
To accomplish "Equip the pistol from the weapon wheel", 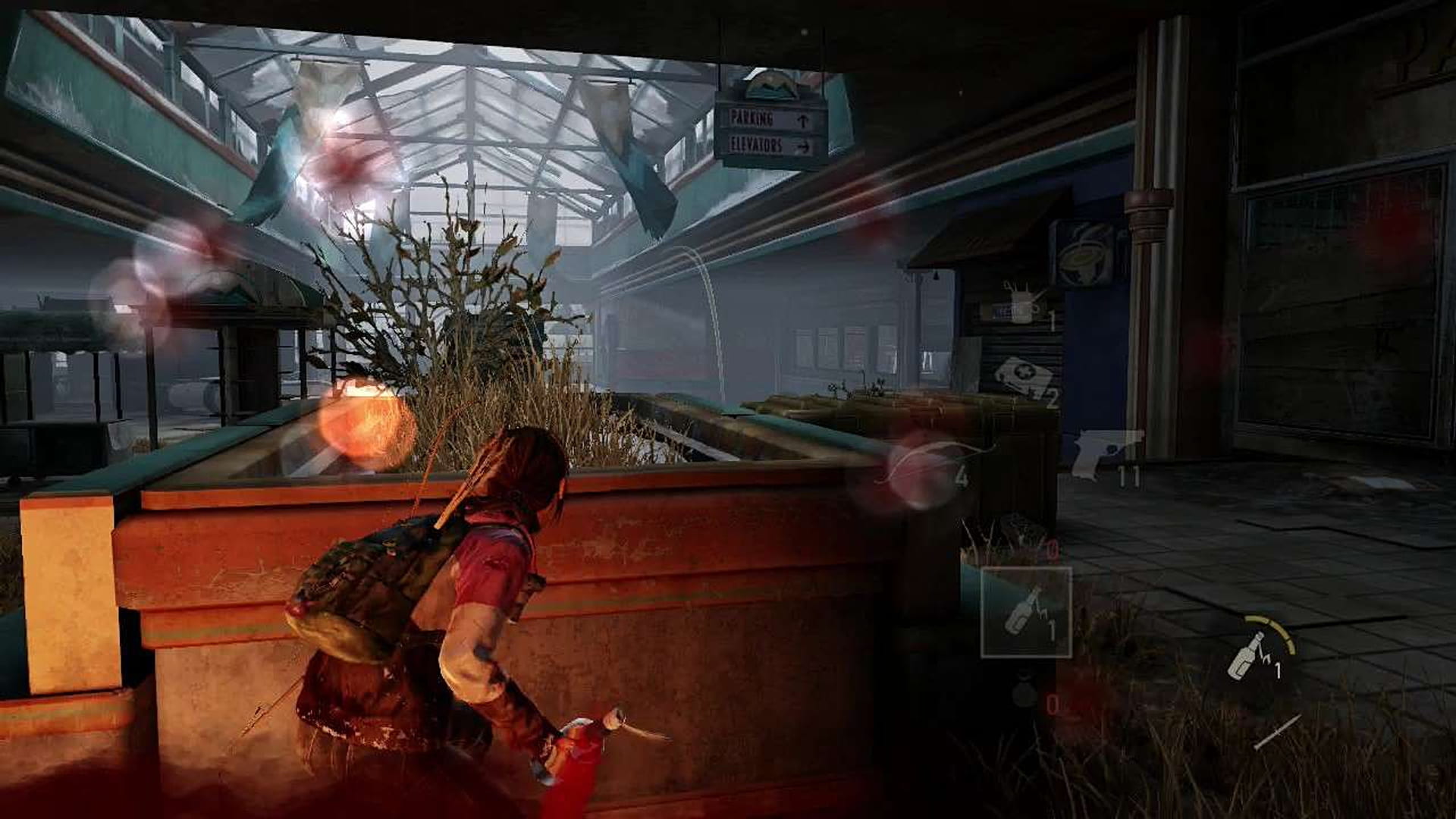I will click(x=1107, y=453).
